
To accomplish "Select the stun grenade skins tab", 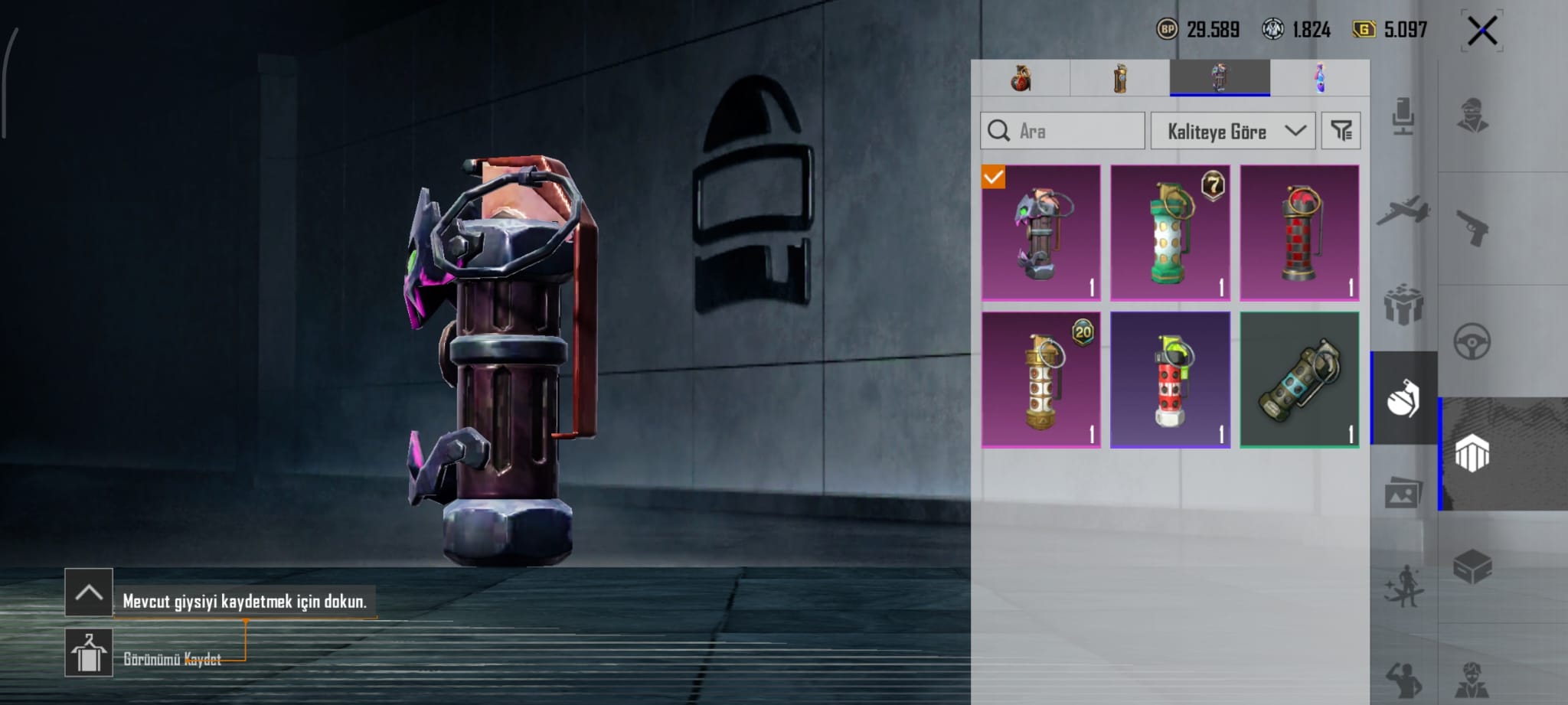I will [1220, 78].
